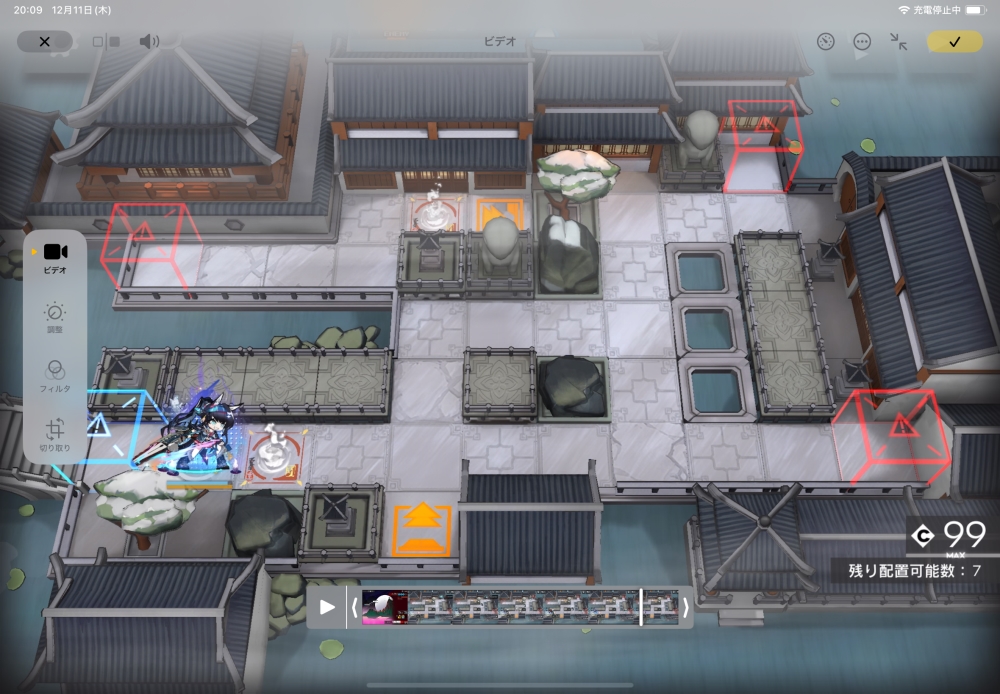Screen dimensions: 1000x694
Task: Play the video with the triangle button
Action: (x=326, y=606)
